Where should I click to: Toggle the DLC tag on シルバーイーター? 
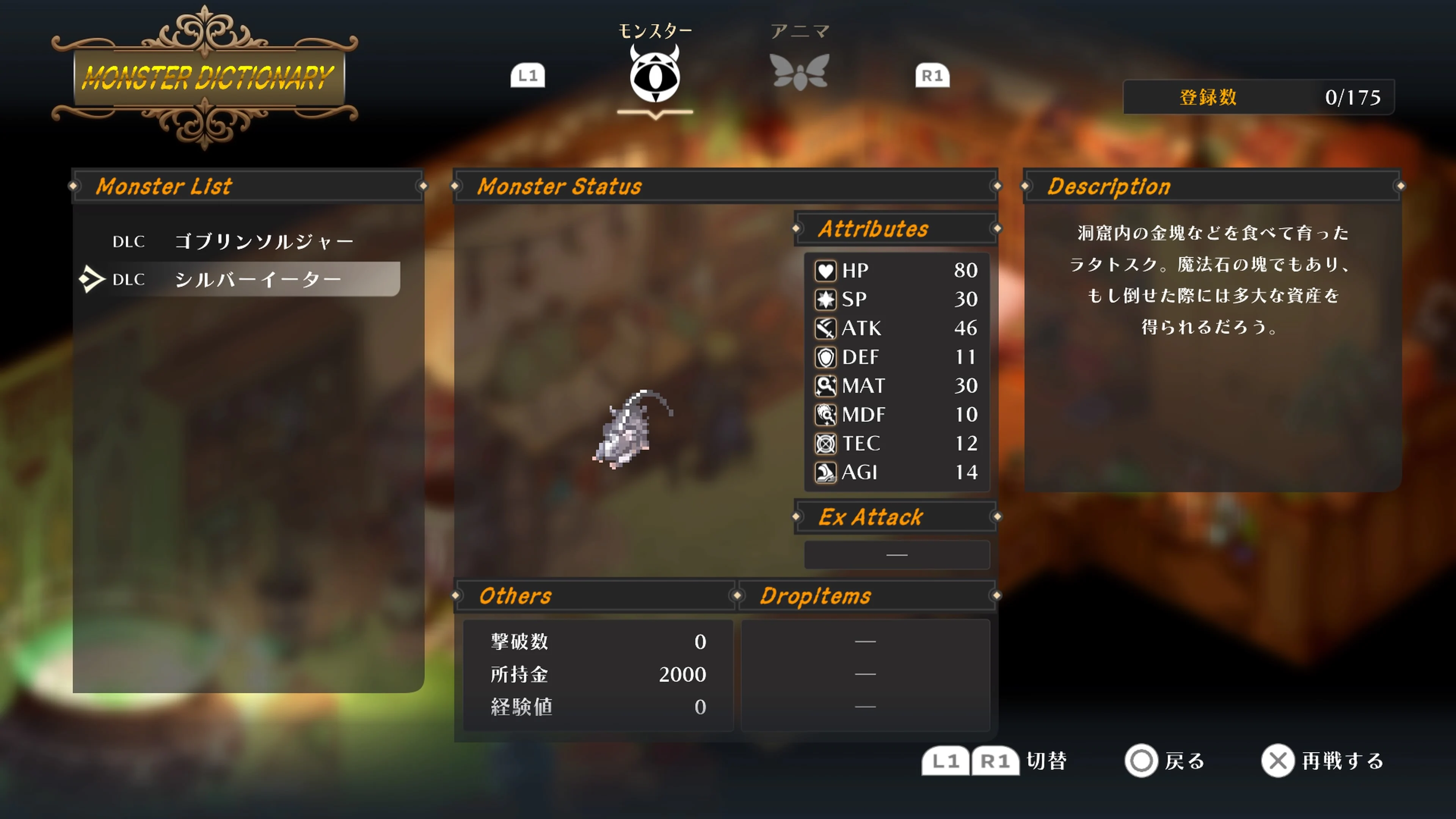pyautogui.click(x=129, y=279)
